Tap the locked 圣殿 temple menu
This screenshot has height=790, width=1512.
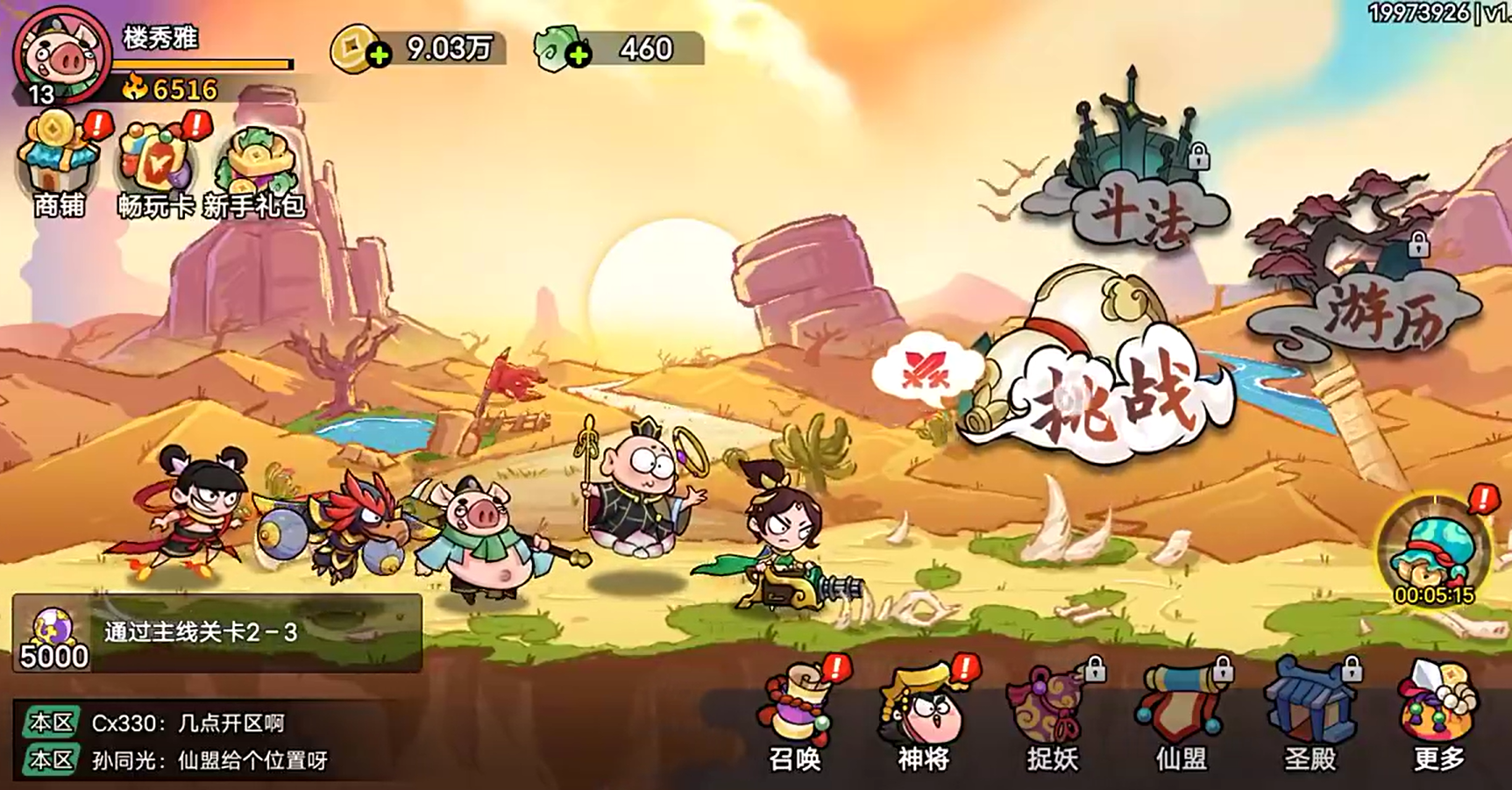1310,719
